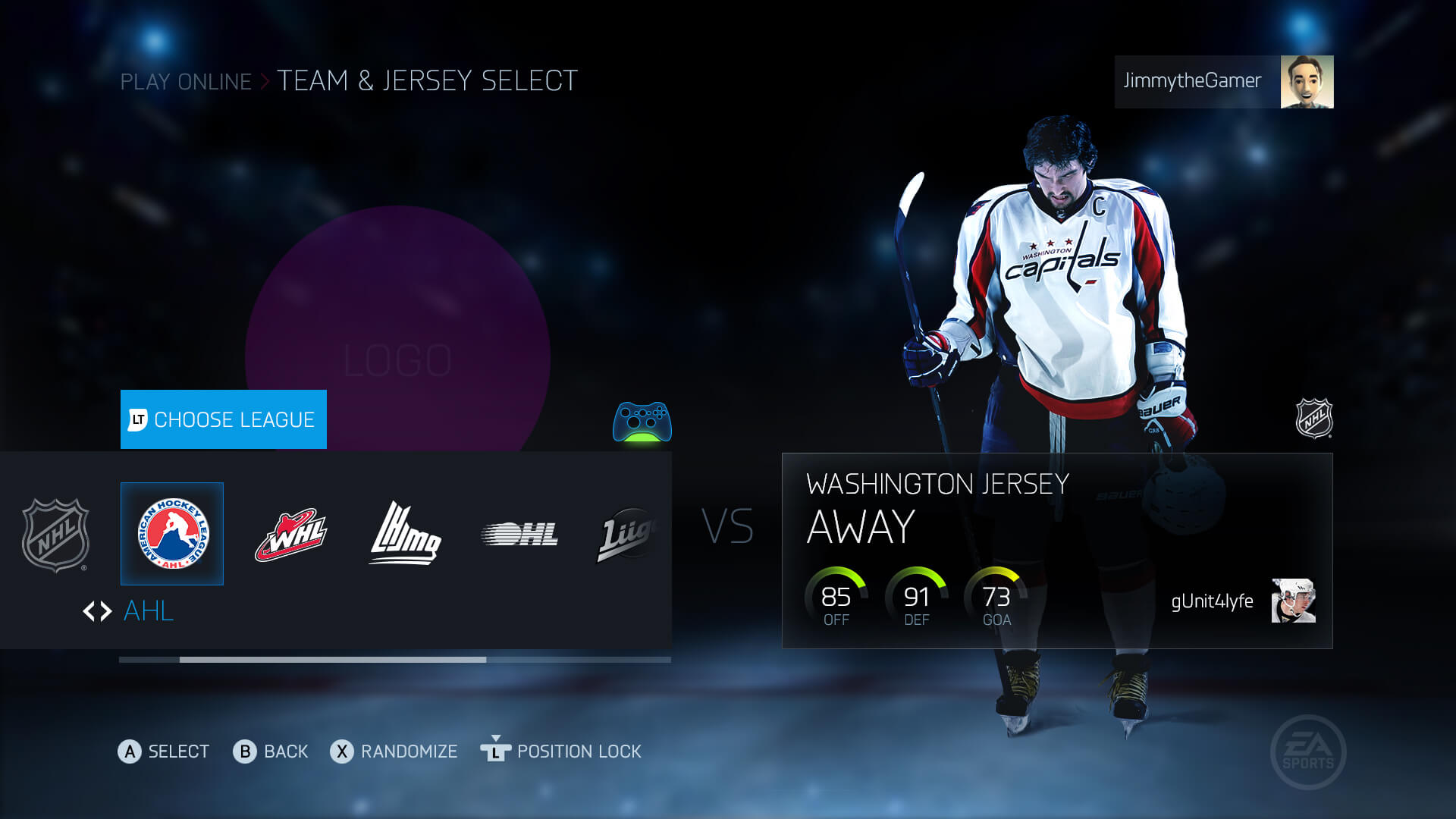
Task: Select the B Back action
Action: click(271, 752)
